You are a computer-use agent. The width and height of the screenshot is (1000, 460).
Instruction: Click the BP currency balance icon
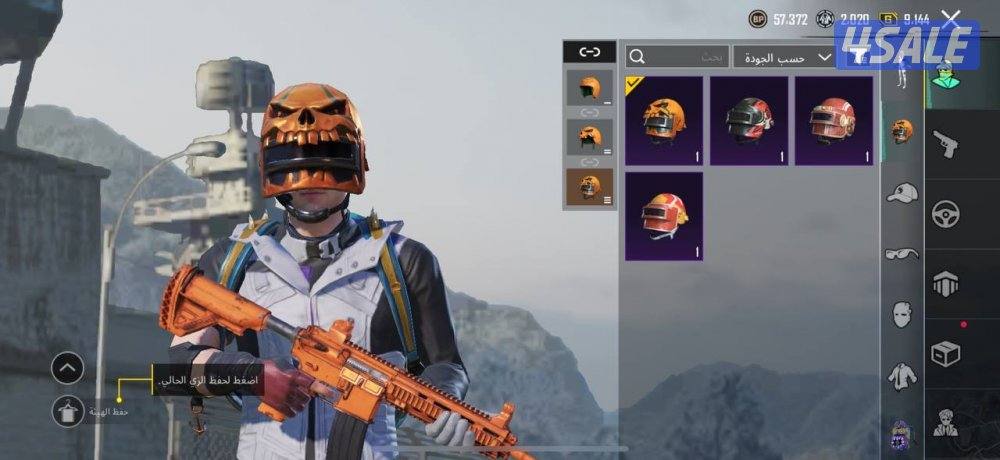759,19
